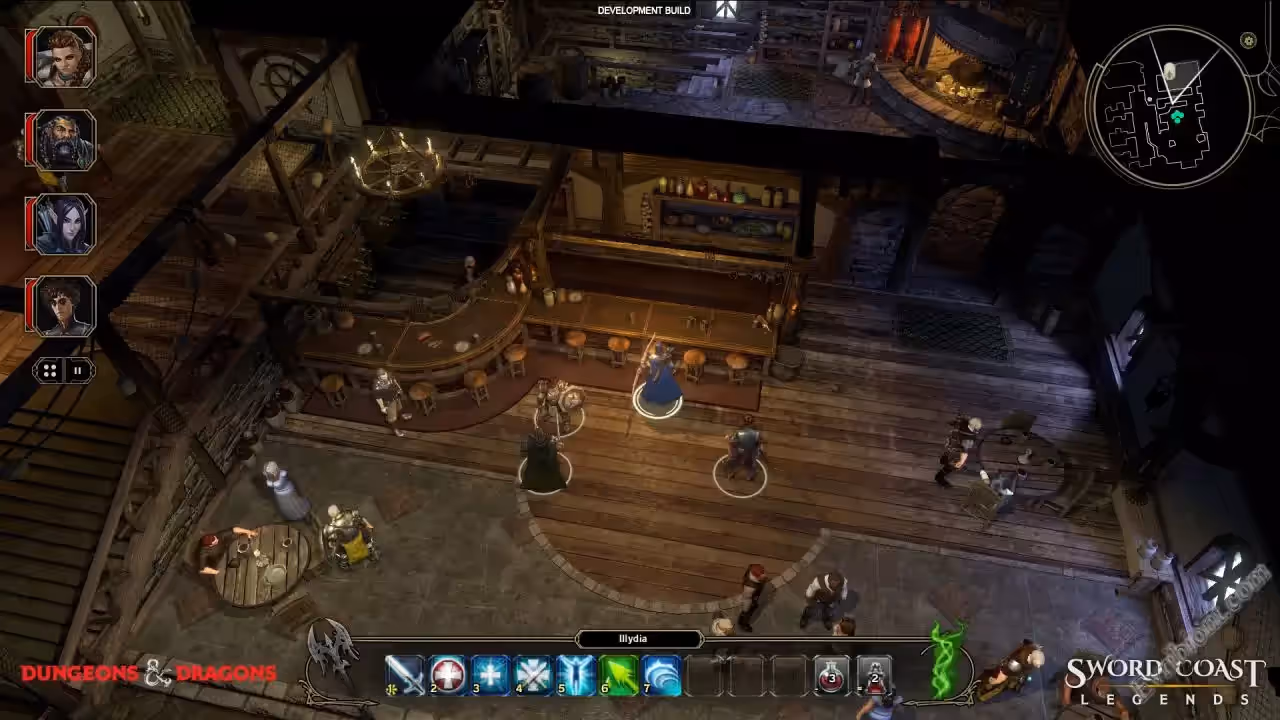Activate the crossed-weapons ability in slot 4
This screenshot has height=720, width=1280.
pyautogui.click(x=534, y=676)
